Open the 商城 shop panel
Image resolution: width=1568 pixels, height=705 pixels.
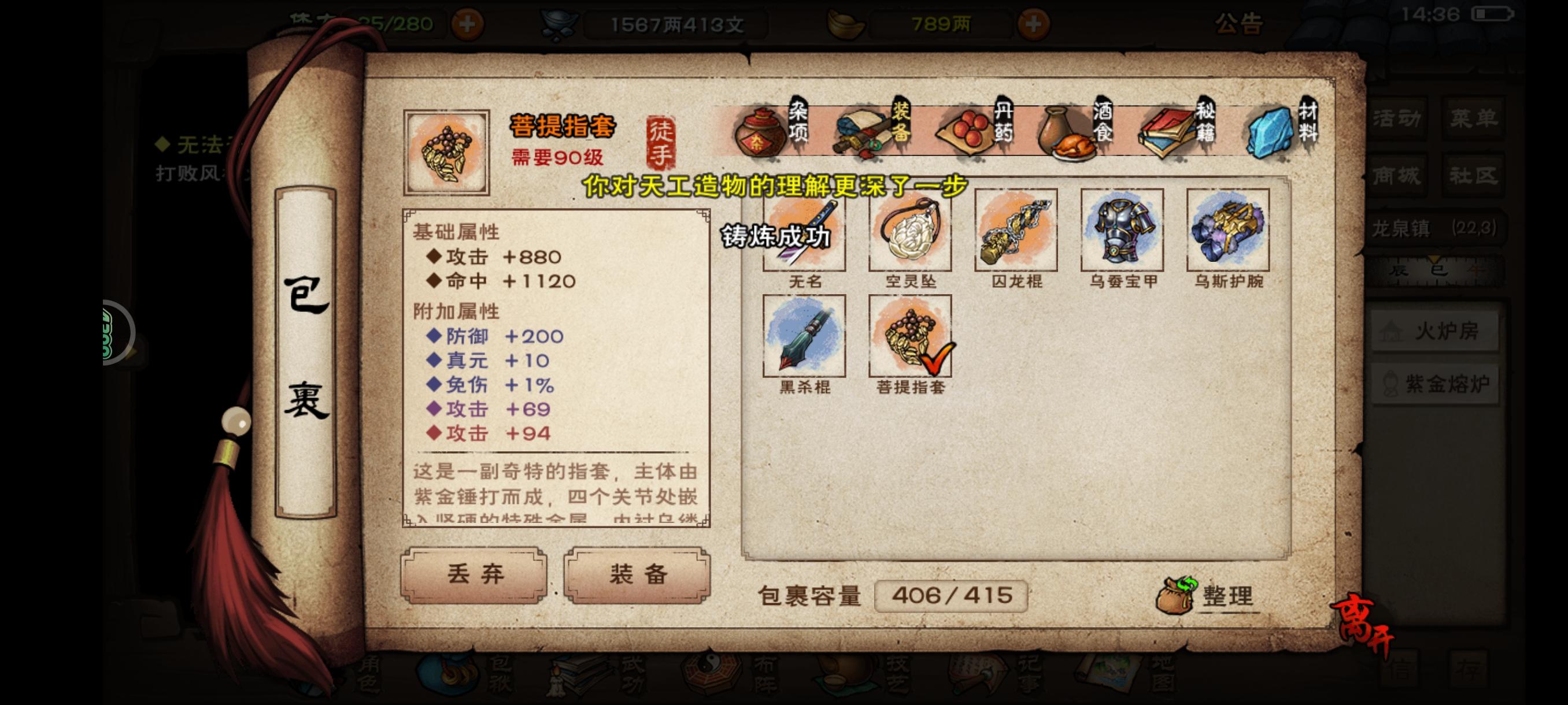pos(1397,176)
